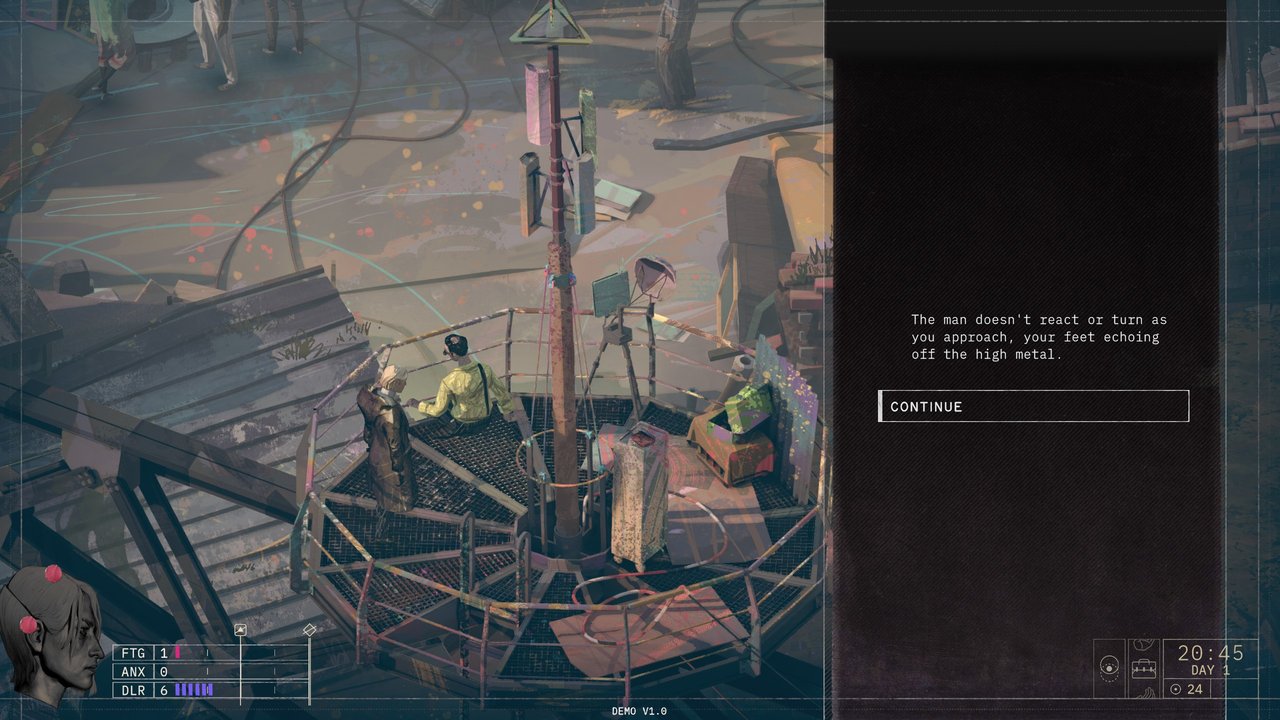This screenshot has width=1280, height=720.
Task: Click the mountain marker above the FTG meter
Action: point(241,629)
